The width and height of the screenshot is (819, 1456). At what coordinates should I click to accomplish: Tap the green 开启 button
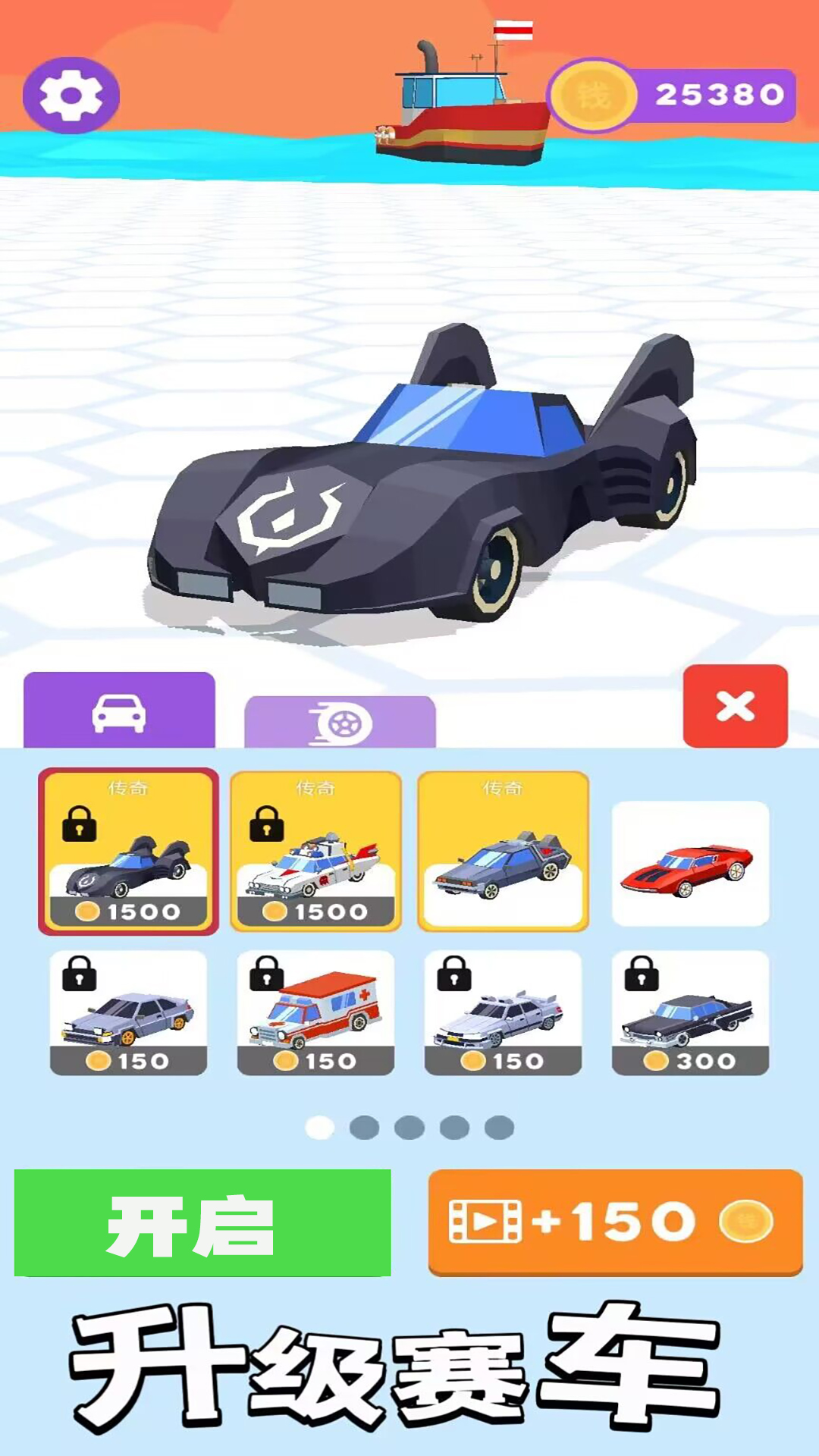pos(202,1222)
